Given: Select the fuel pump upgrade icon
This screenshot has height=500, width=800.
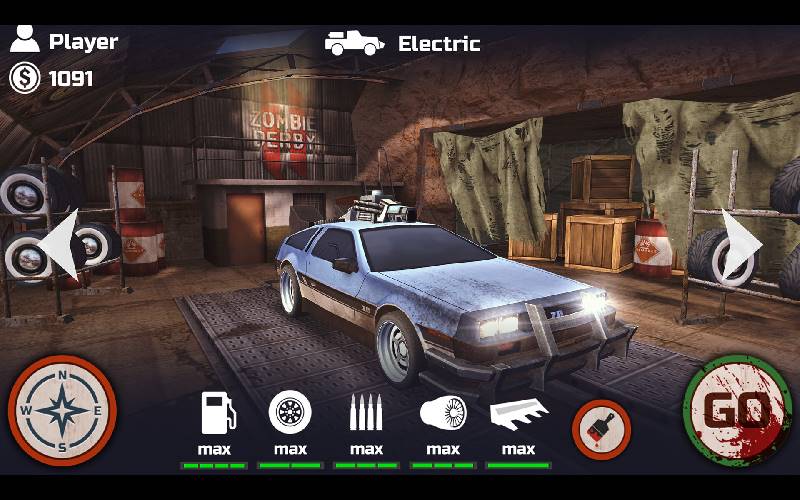Looking at the screenshot, I should pos(216,412).
